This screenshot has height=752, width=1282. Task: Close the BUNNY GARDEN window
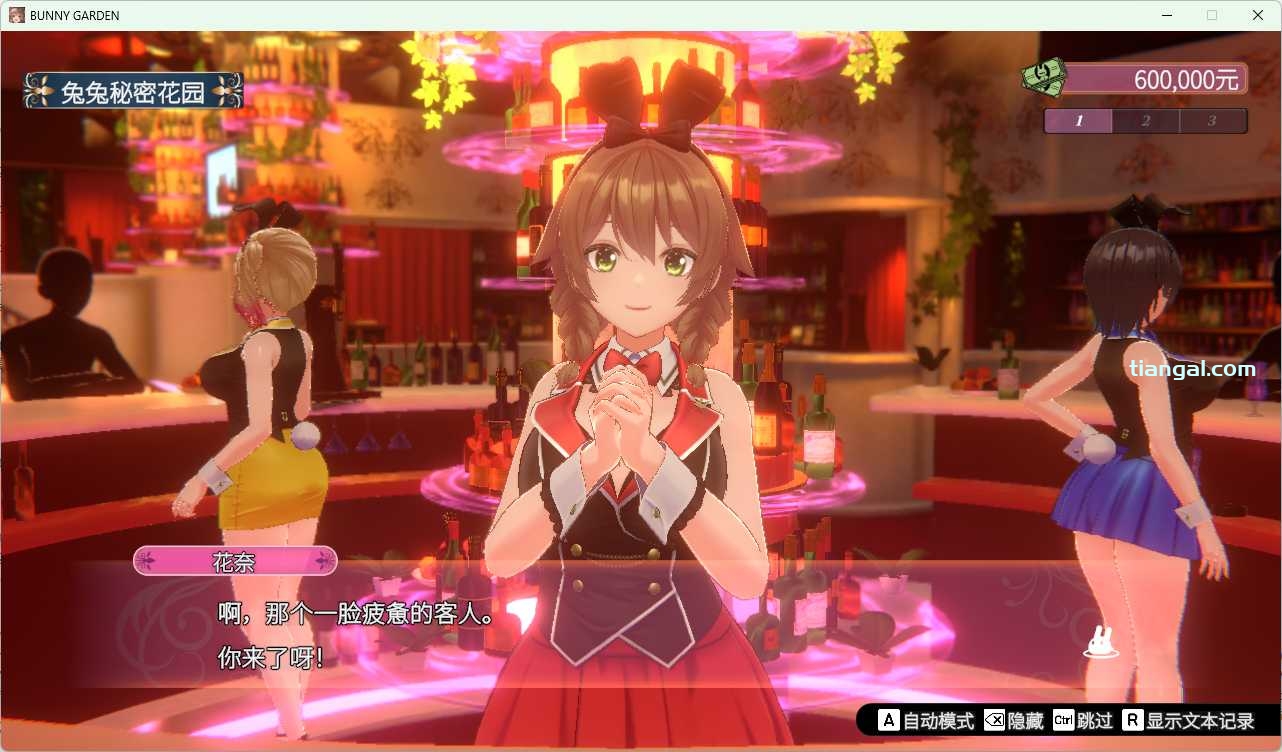1258,15
